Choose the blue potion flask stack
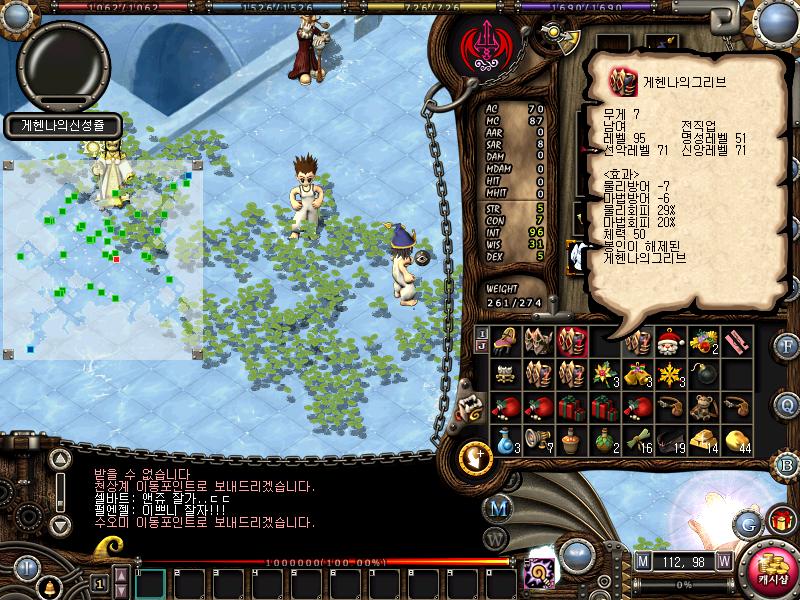800x600 pixels. point(507,439)
